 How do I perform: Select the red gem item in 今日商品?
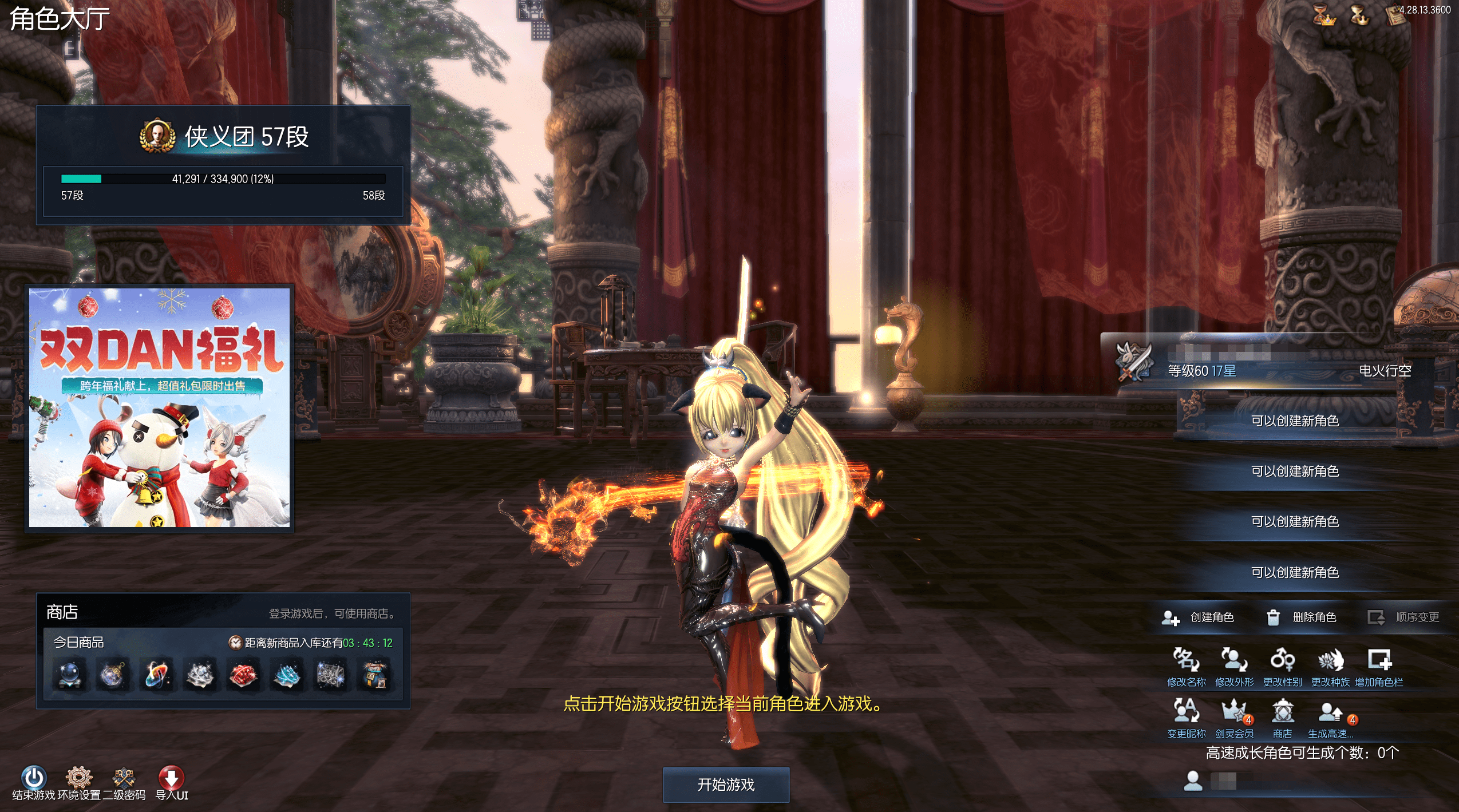tap(243, 676)
